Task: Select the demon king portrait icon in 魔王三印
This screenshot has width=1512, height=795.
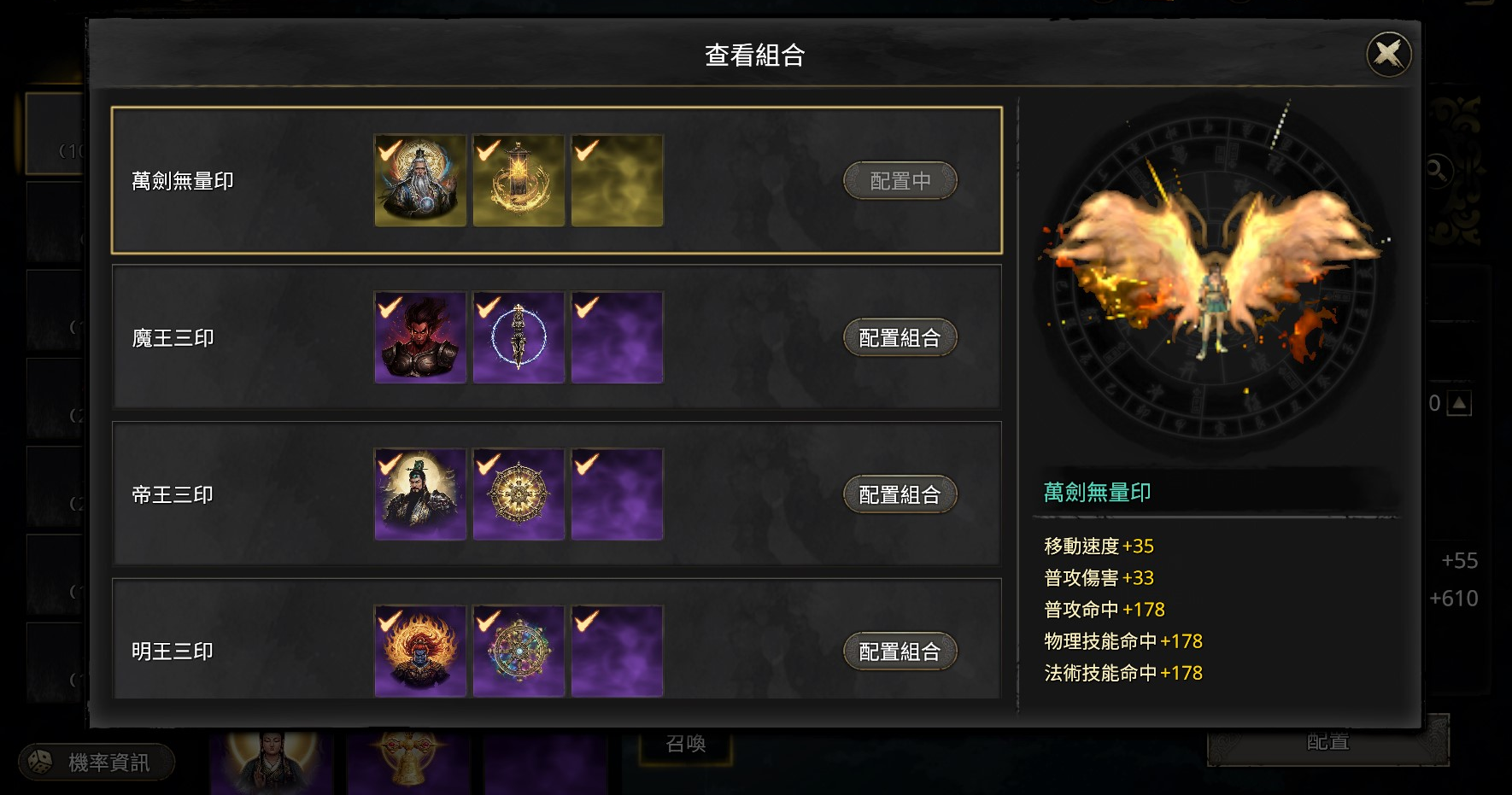Action: [420, 338]
